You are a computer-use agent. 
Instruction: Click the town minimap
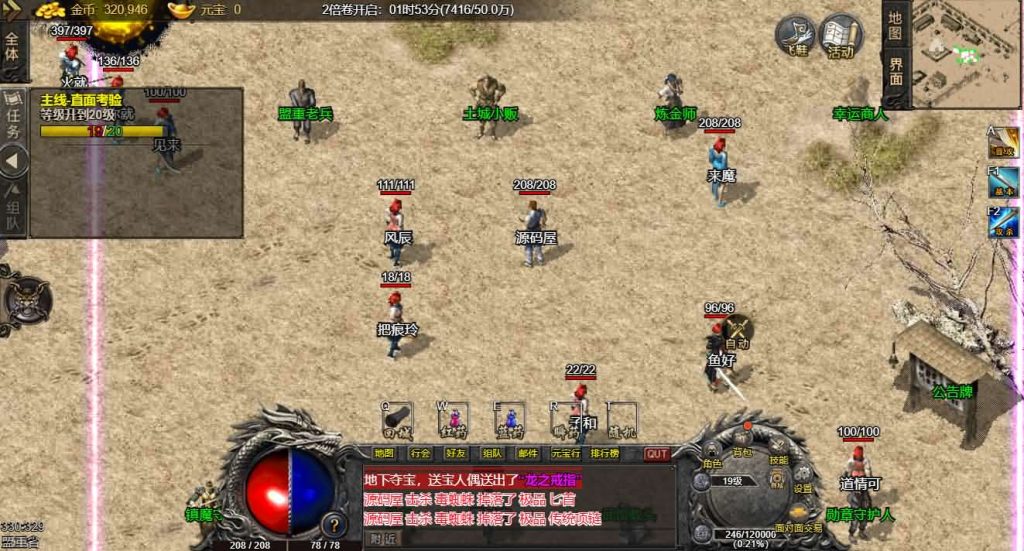point(965,52)
